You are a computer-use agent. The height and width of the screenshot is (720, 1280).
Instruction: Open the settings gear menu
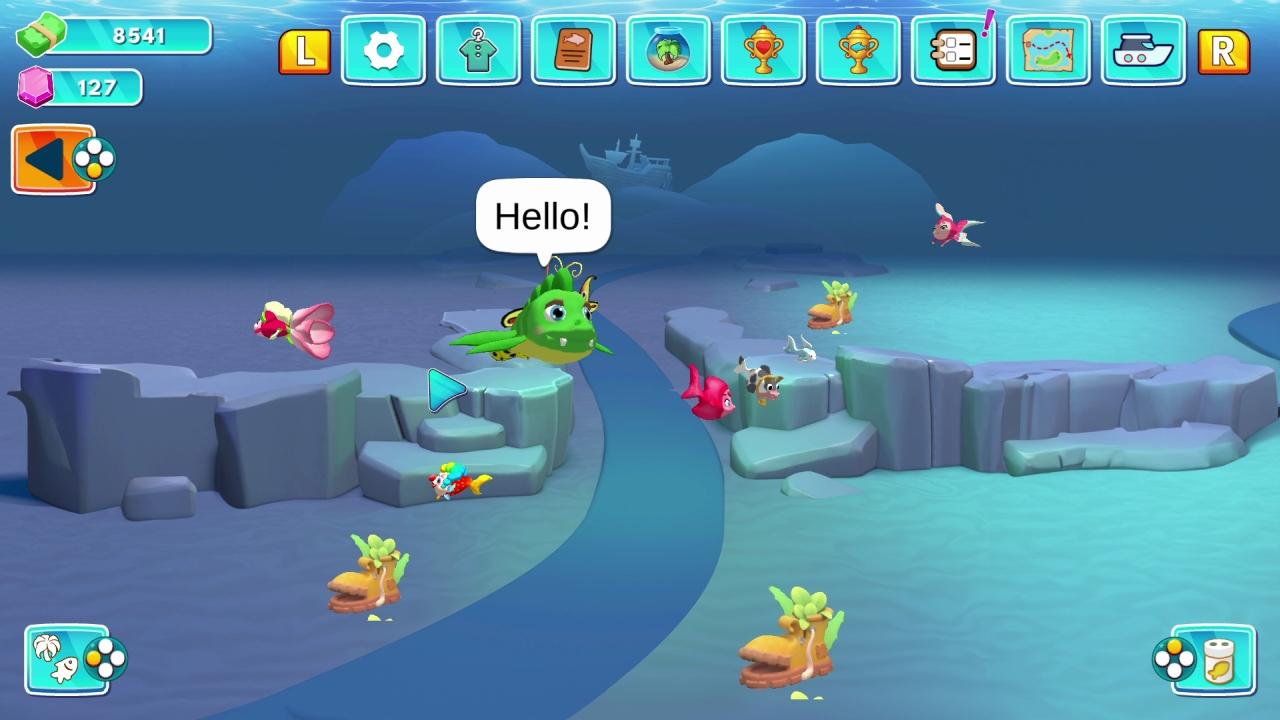pyautogui.click(x=383, y=50)
